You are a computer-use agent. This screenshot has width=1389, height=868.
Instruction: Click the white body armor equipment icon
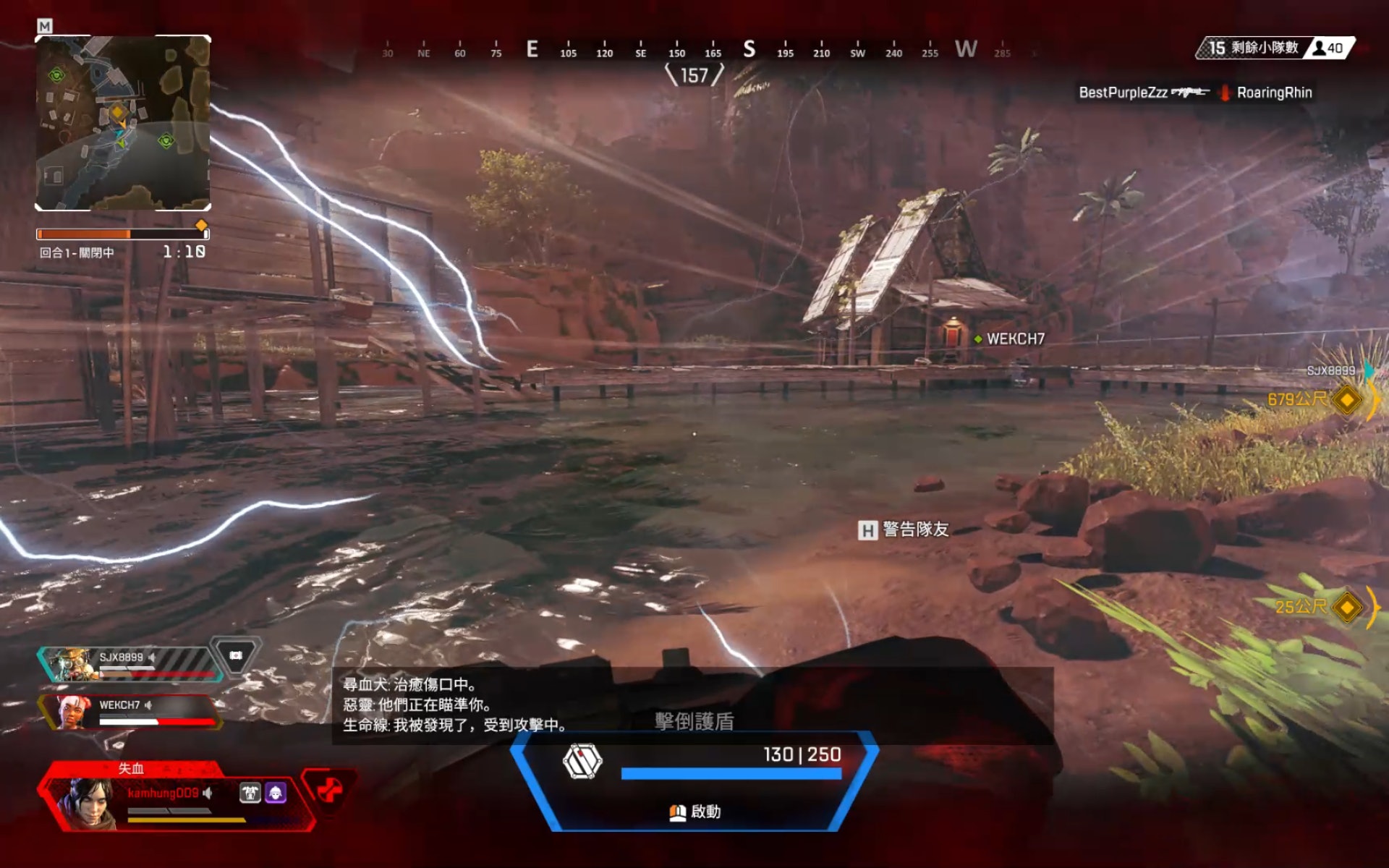[x=250, y=793]
